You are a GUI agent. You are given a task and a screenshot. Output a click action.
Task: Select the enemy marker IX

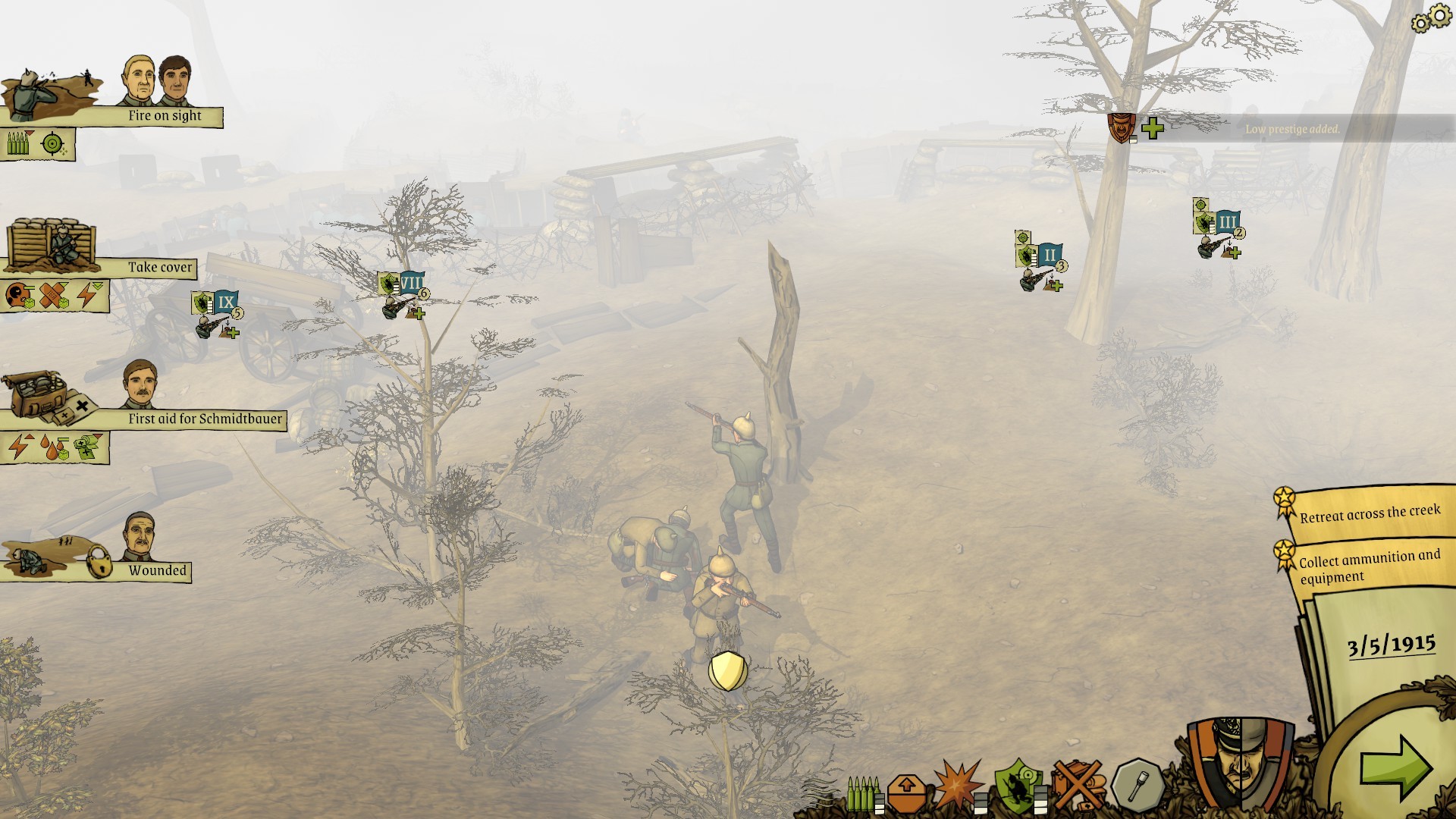pyautogui.click(x=225, y=303)
